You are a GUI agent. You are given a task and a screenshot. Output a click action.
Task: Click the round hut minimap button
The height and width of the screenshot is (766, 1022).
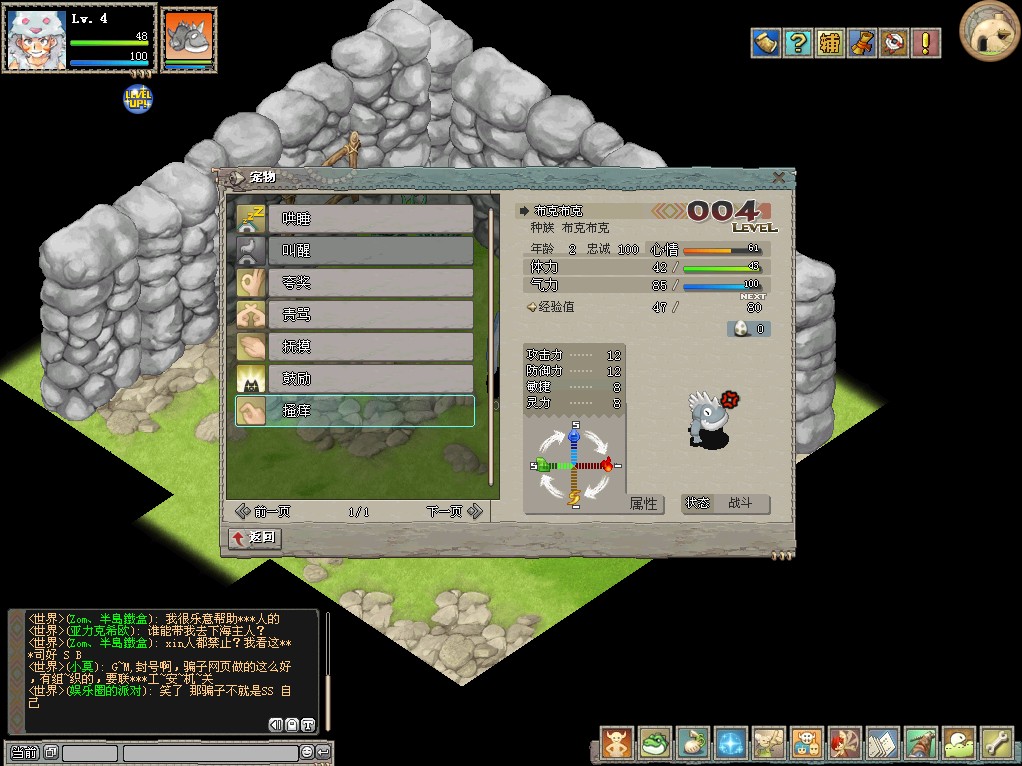coord(989,31)
